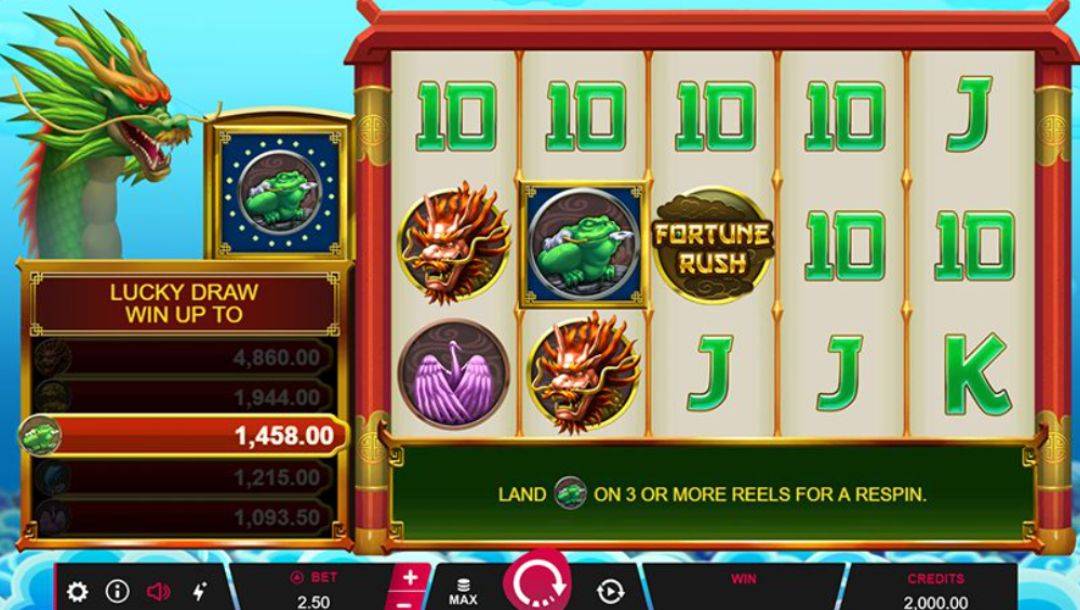Open the autoplay spin options
Image resolution: width=1080 pixels, height=610 pixels.
[x=610, y=592]
